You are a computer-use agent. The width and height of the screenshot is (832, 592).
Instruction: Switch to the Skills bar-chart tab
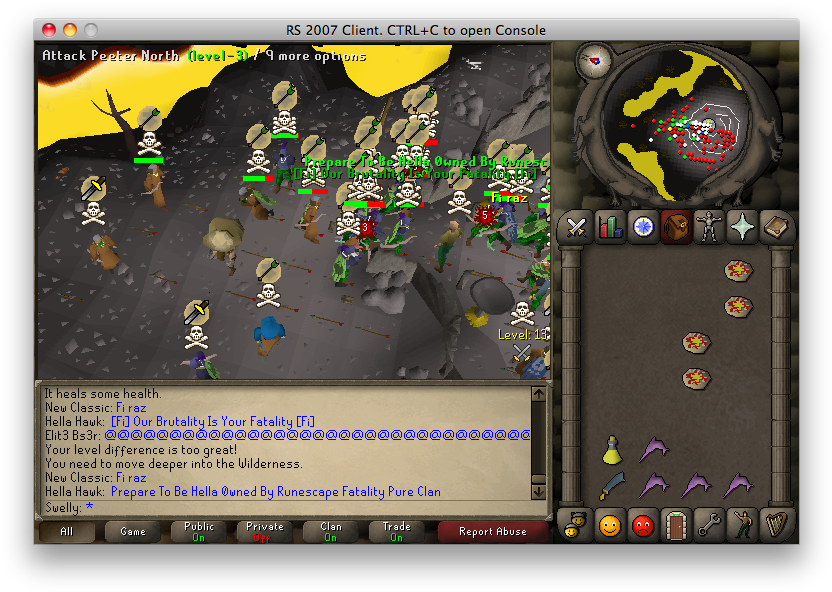[x=610, y=227]
